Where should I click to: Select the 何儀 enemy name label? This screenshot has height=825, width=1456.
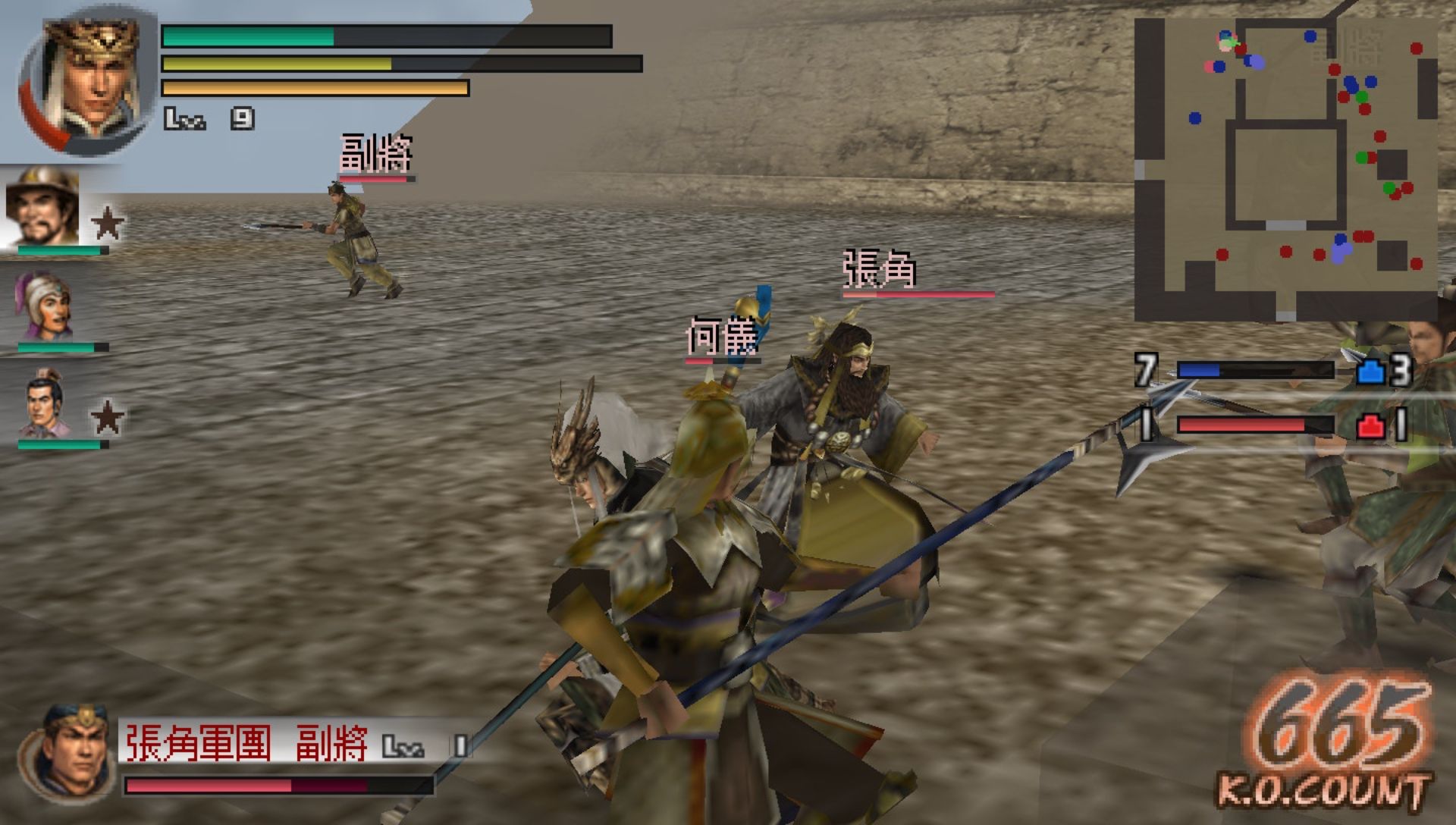click(720, 334)
